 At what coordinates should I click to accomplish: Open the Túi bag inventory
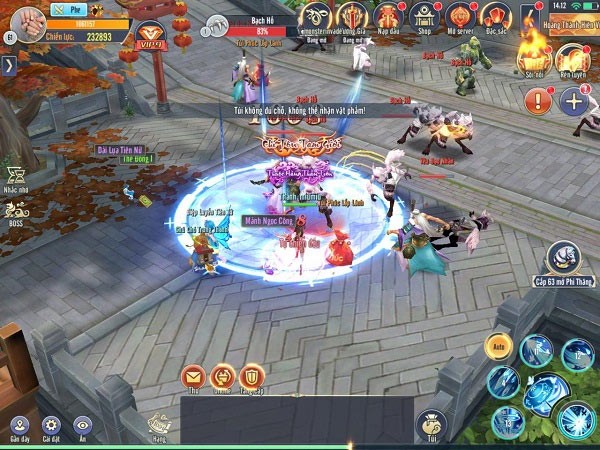[433, 424]
